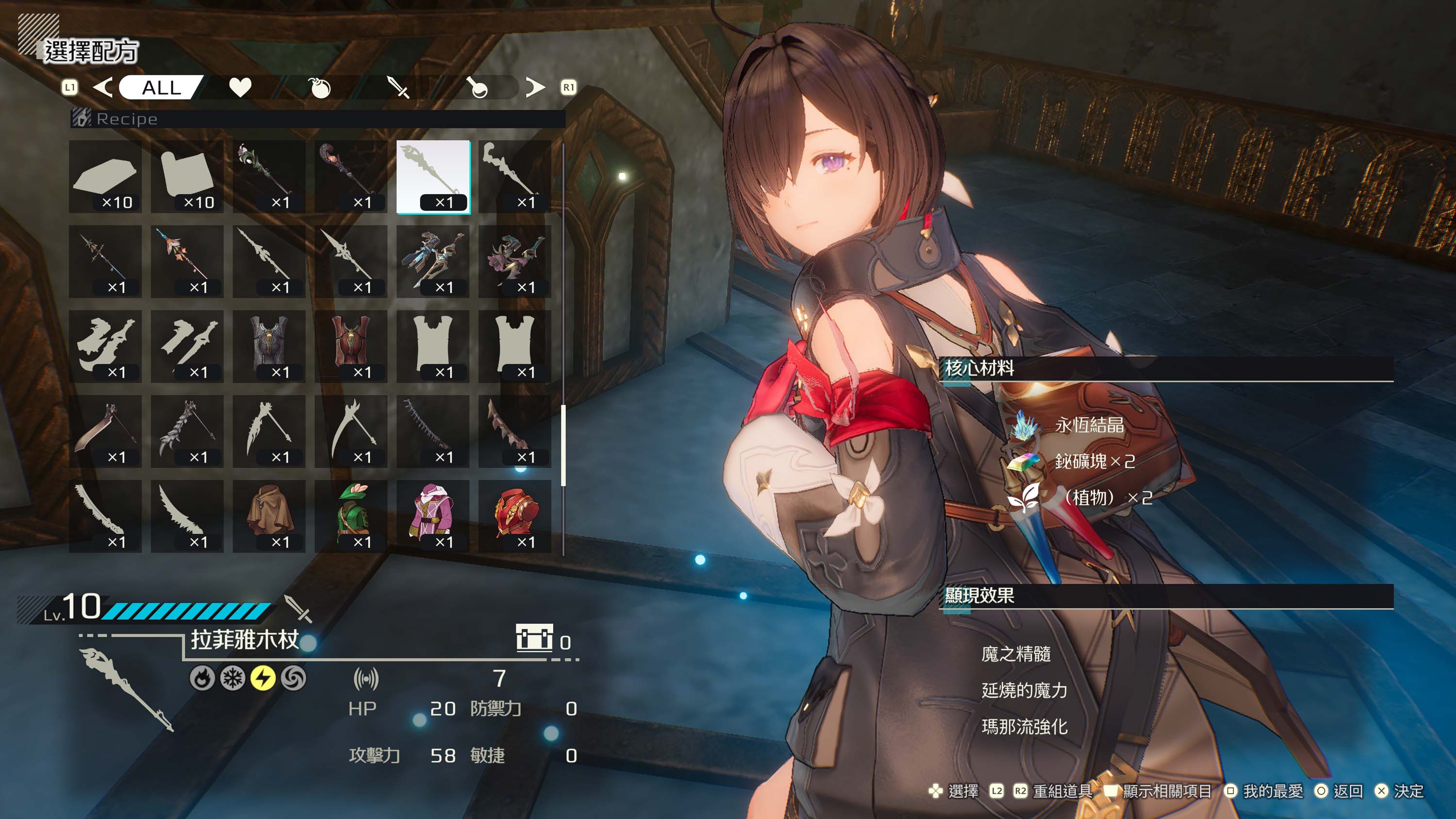This screenshot has width=1456, height=819.
Task: Select the lightning element icon
Action: click(263, 678)
